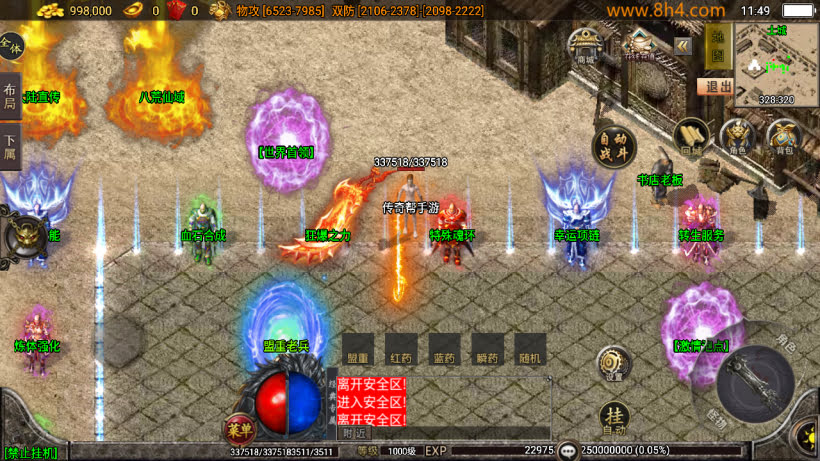Click the 退出 exit button
Screen dimensions: 820x461
click(714, 87)
